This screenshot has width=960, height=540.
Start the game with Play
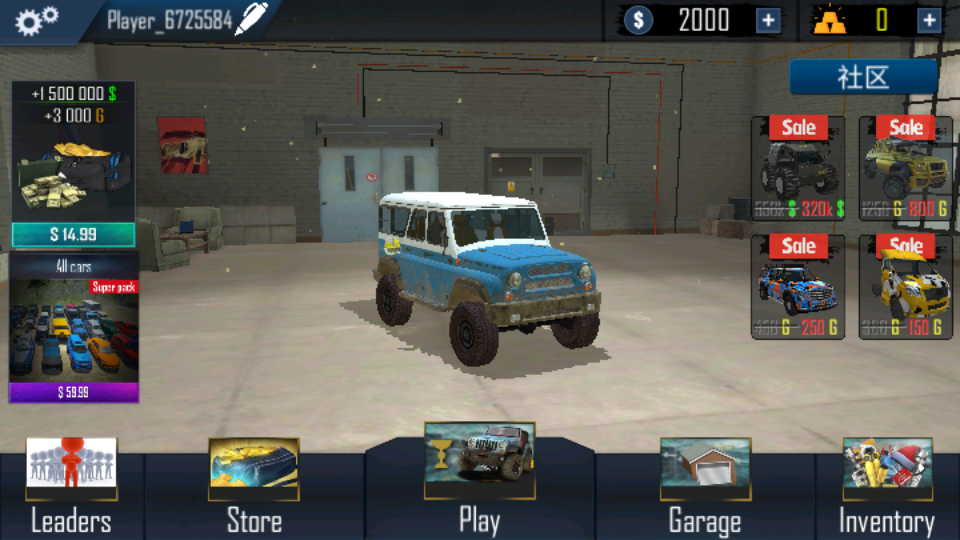pos(479,480)
